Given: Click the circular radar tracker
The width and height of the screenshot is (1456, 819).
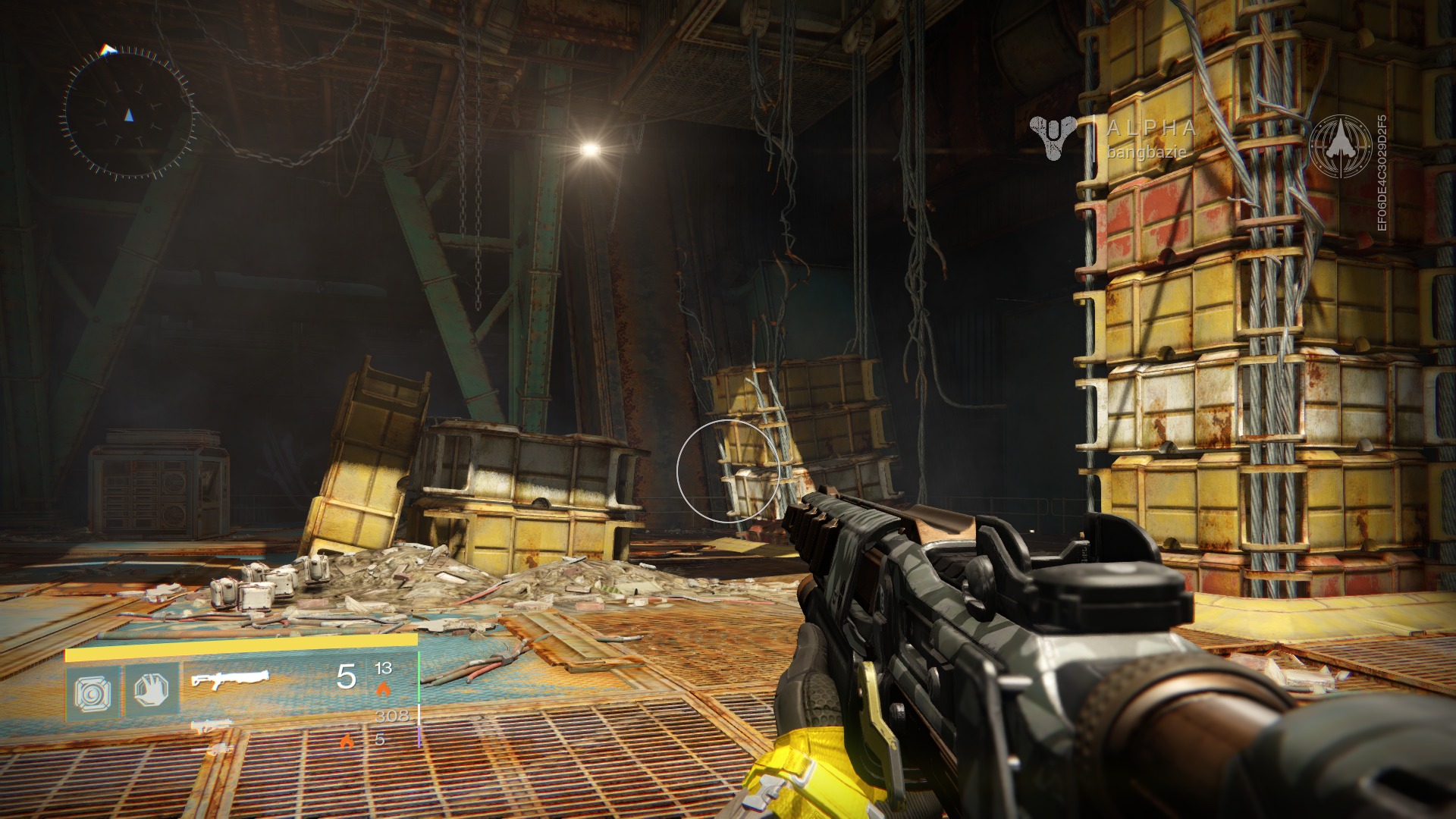Looking at the screenshot, I should [x=128, y=114].
